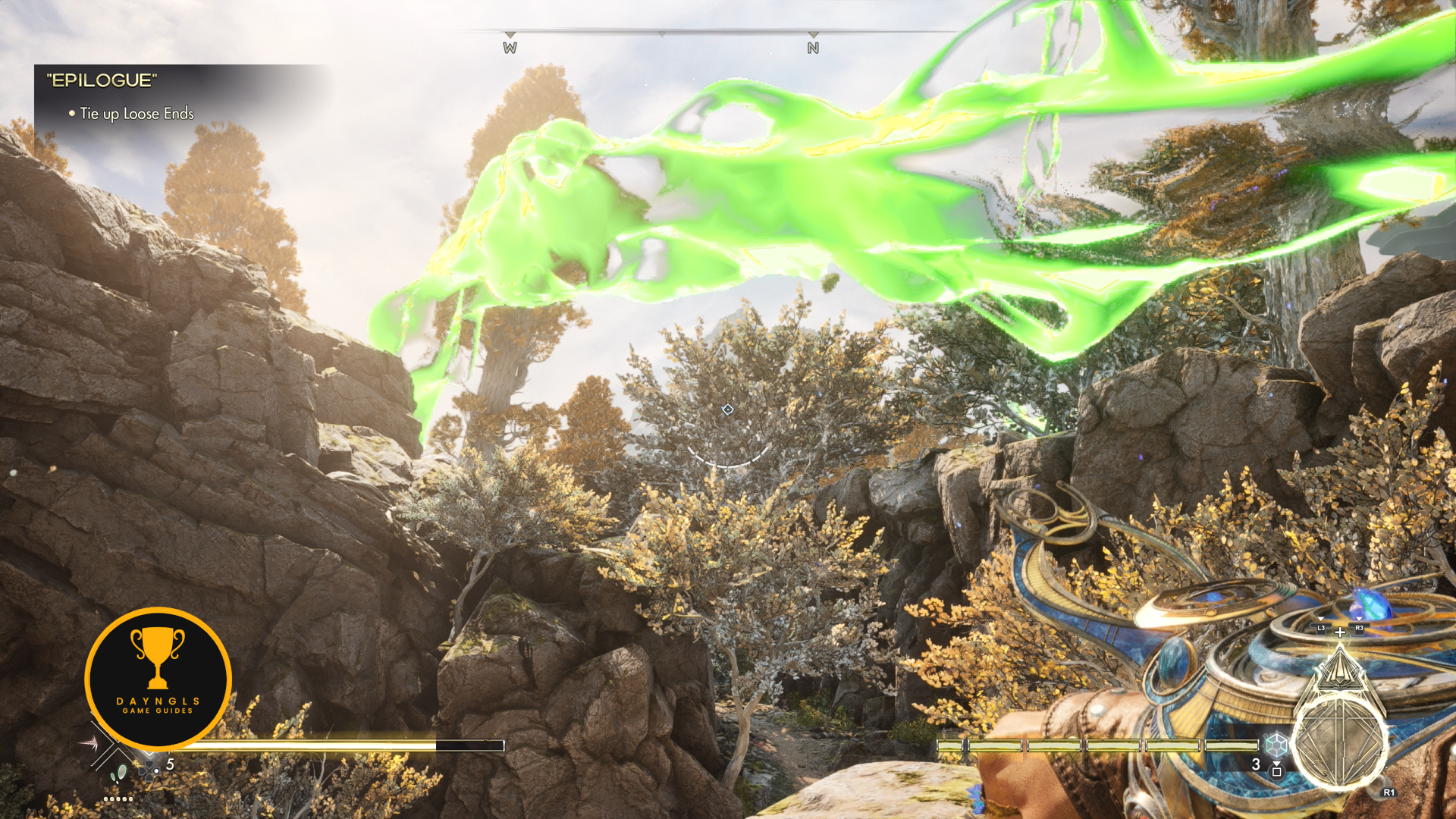Click the W marker on the compass
The width and height of the screenshot is (1456, 819).
510,48
